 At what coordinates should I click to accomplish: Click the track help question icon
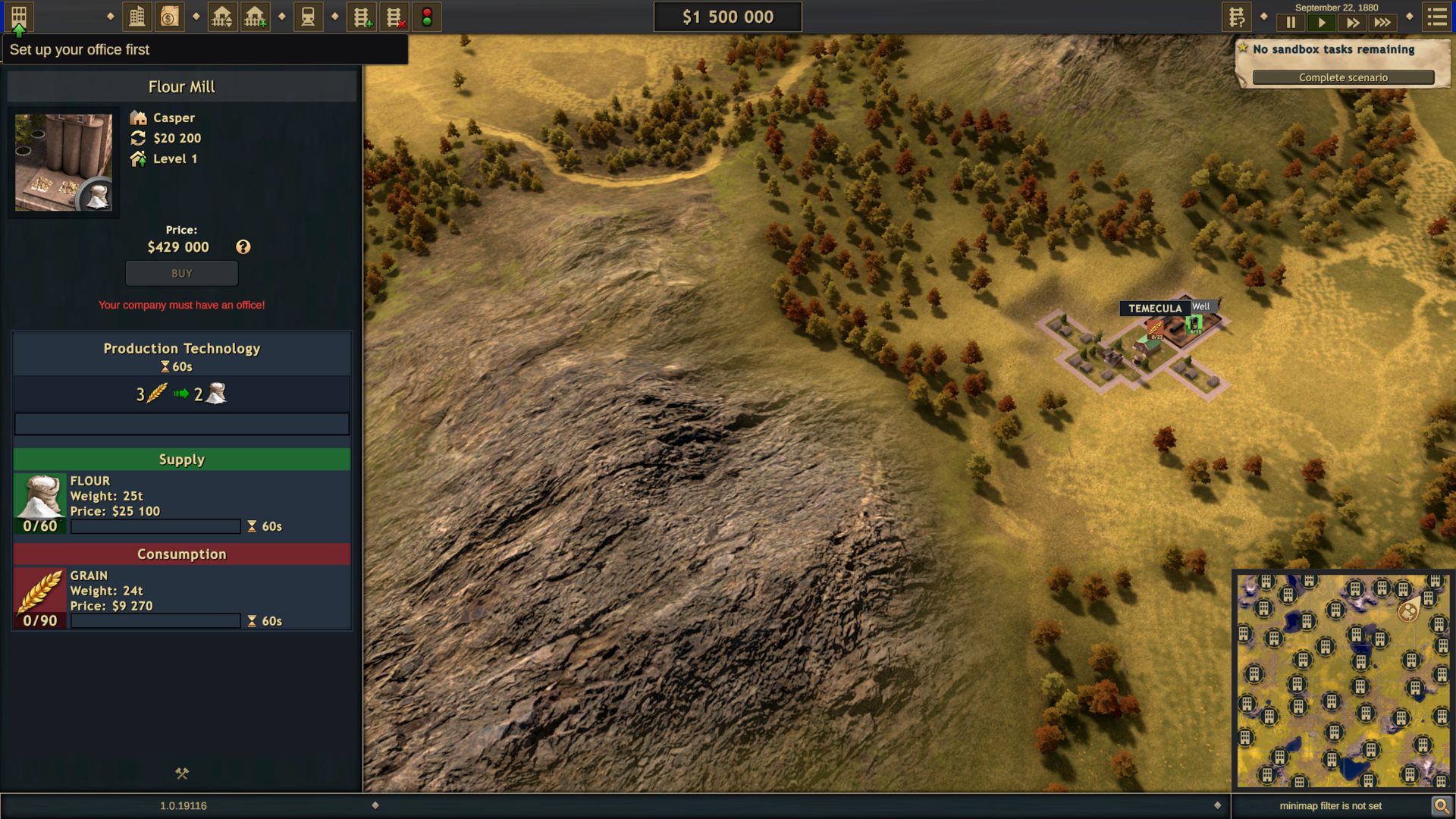coord(1236,17)
